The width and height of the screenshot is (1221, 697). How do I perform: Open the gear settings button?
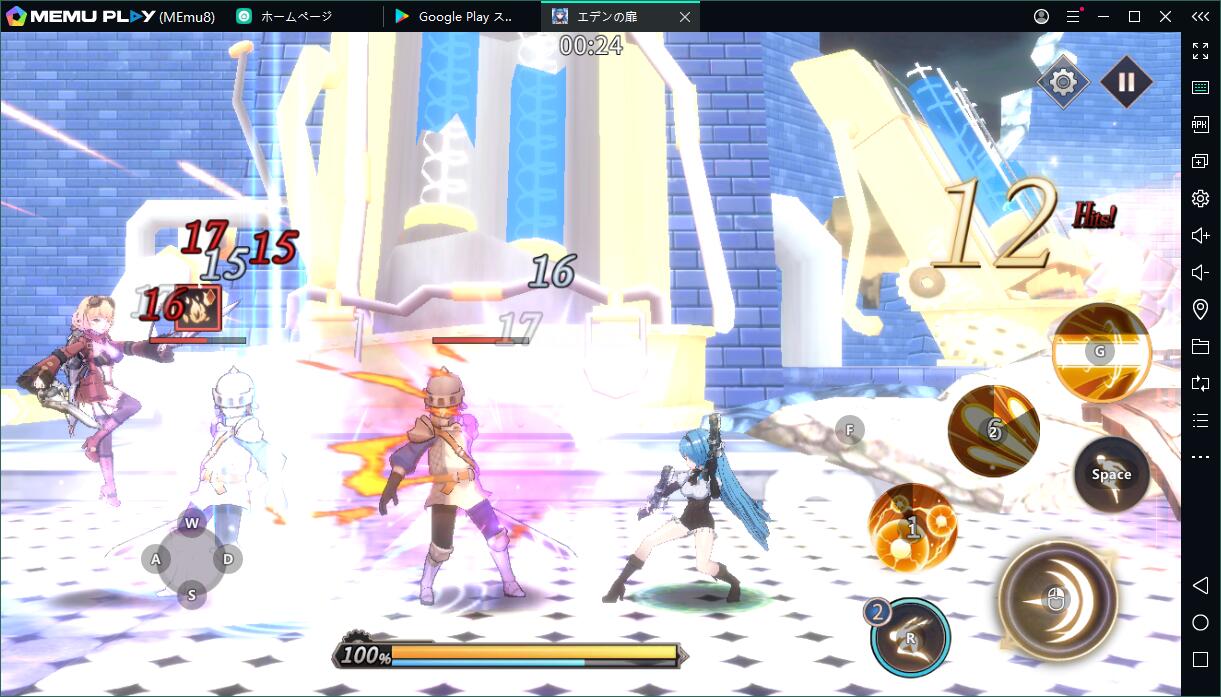pyautogui.click(x=1062, y=82)
